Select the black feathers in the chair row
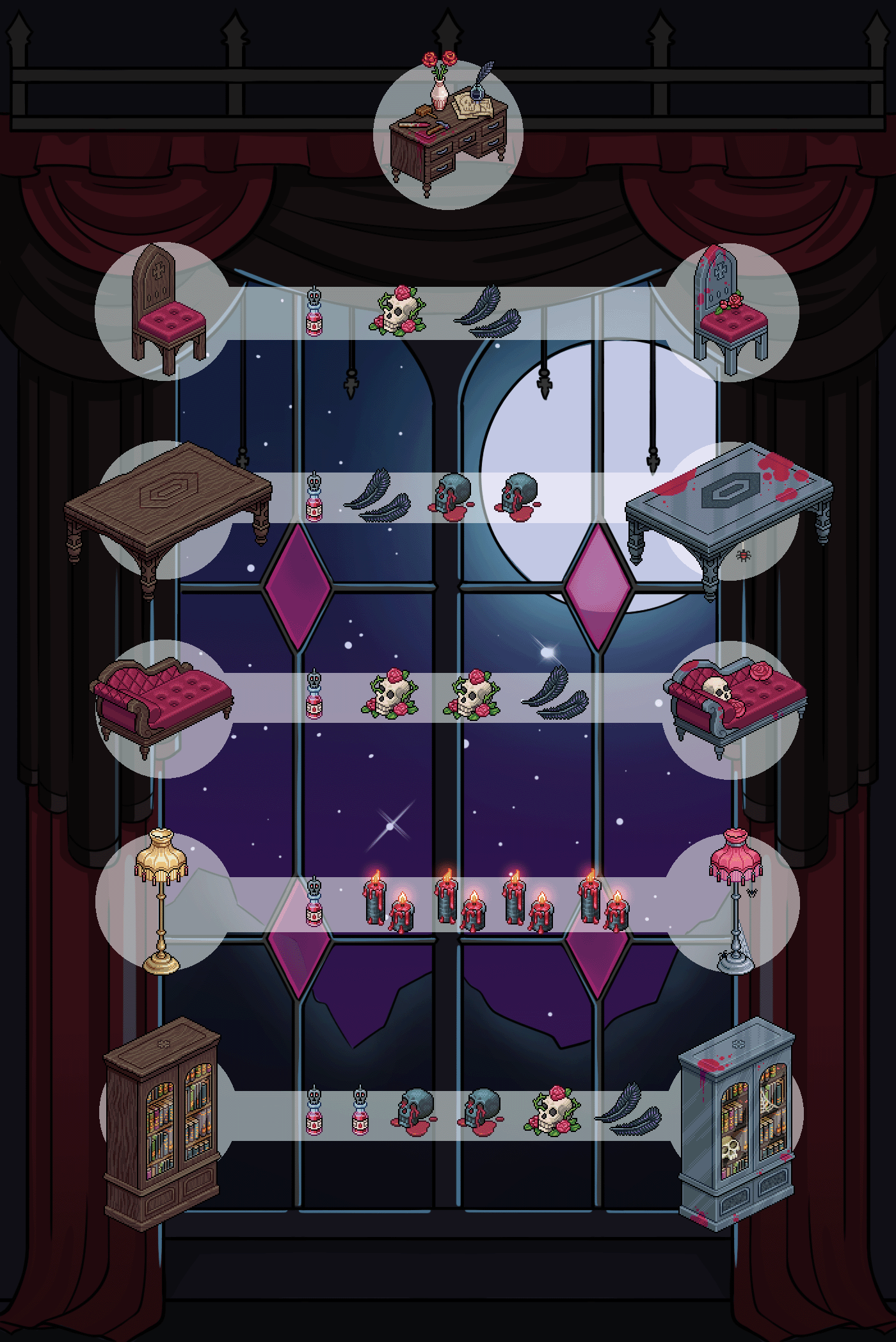This screenshot has height=1342, width=896. coord(486,312)
